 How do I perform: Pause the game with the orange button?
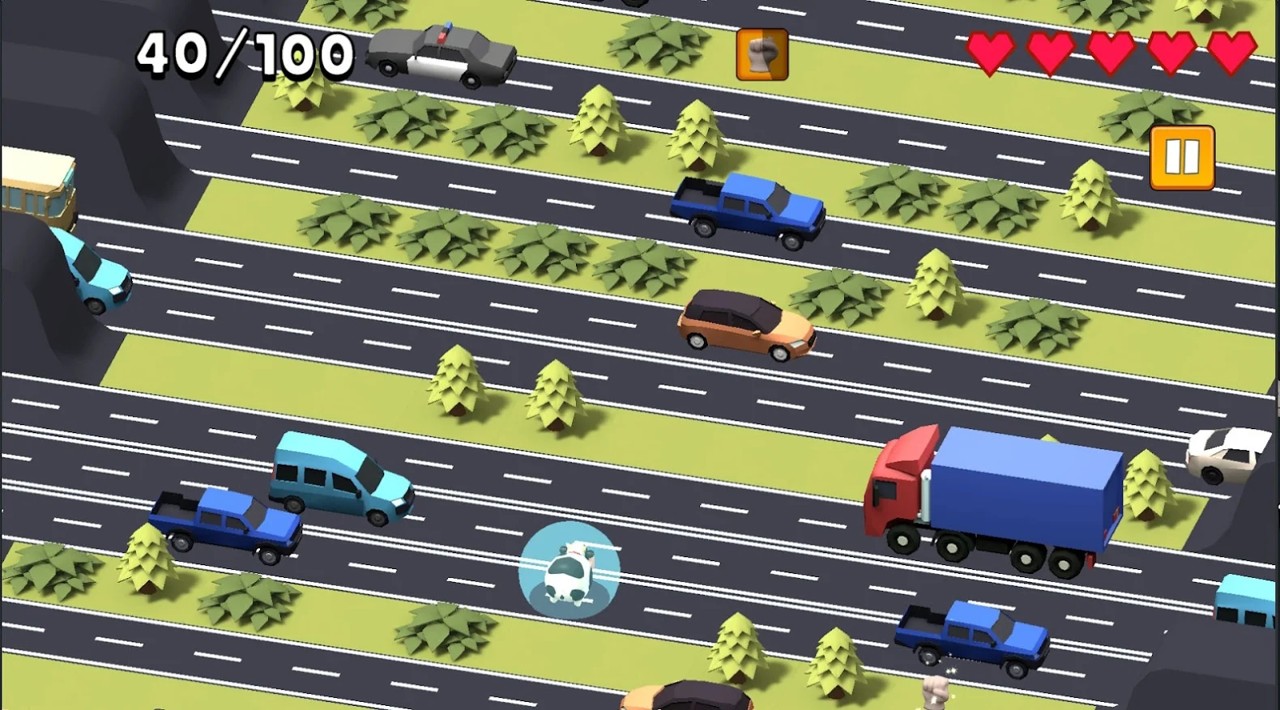click(1182, 158)
